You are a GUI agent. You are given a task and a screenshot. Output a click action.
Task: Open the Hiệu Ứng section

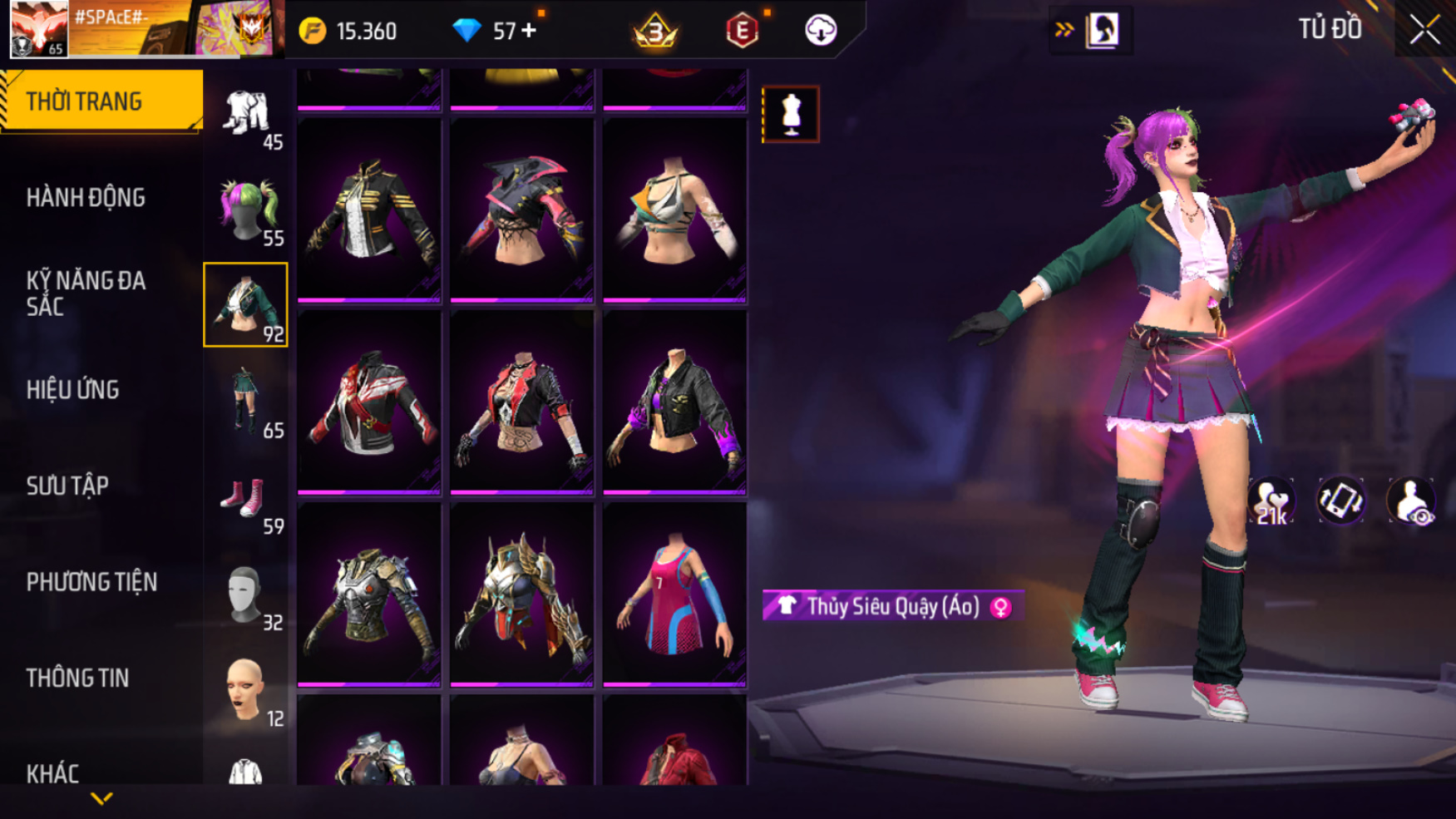coord(73,390)
